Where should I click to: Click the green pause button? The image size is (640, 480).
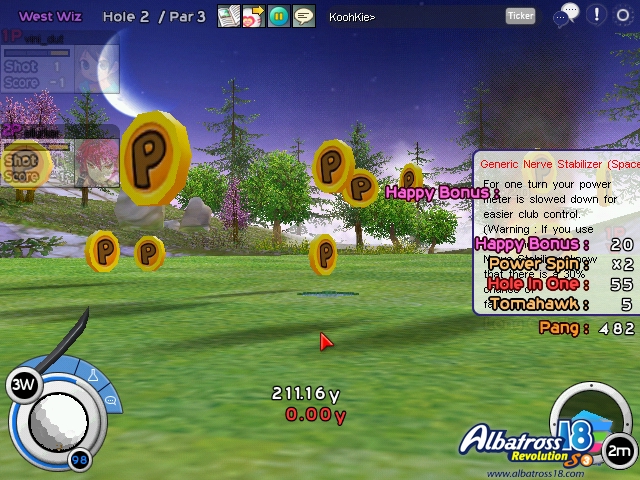tap(278, 16)
